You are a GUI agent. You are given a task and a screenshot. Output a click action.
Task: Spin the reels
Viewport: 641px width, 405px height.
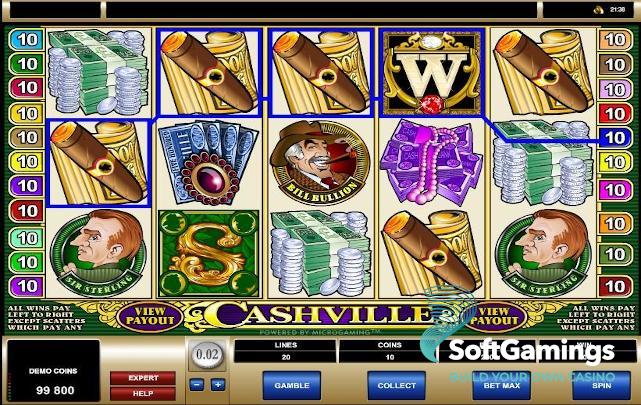(601, 384)
